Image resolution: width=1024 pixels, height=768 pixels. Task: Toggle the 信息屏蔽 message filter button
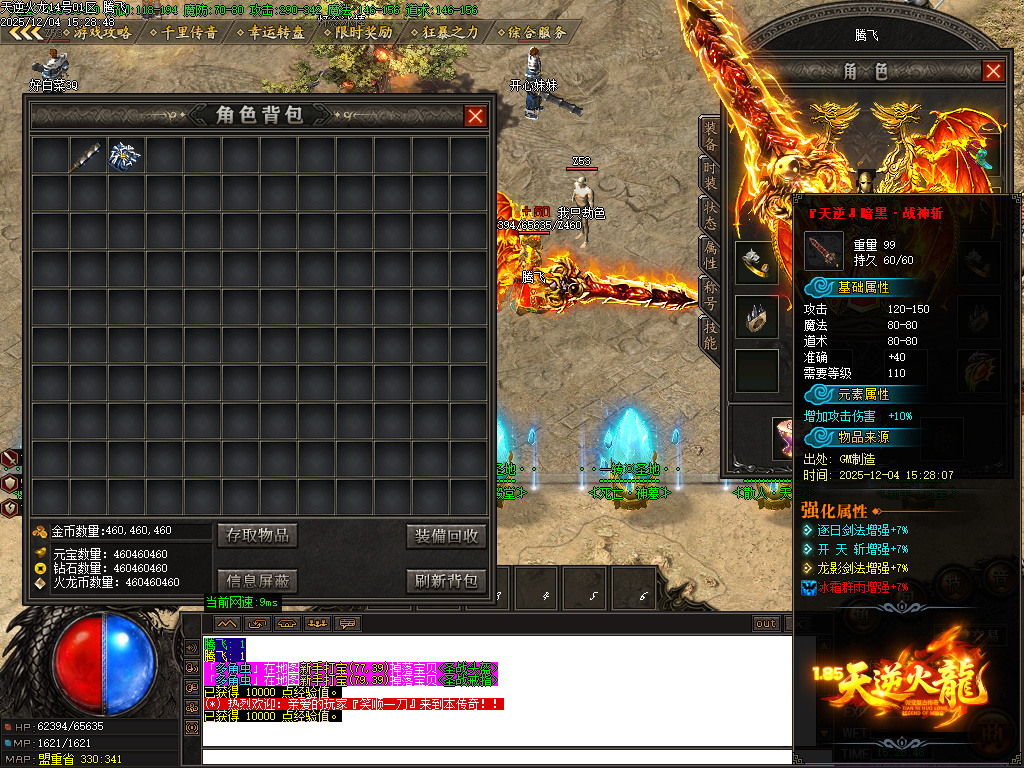(257, 580)
